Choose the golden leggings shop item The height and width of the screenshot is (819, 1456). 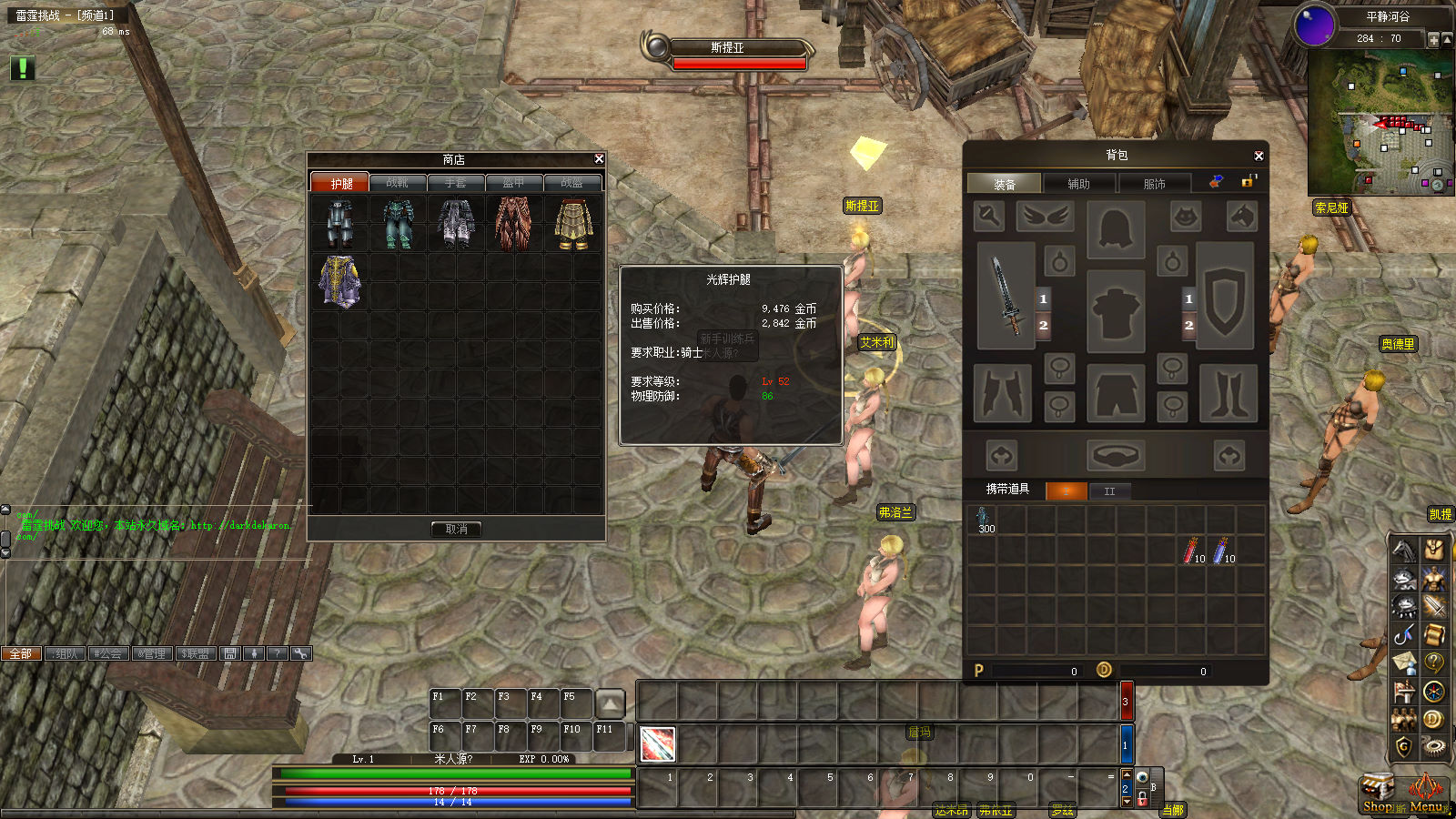(x=573, y=225)
